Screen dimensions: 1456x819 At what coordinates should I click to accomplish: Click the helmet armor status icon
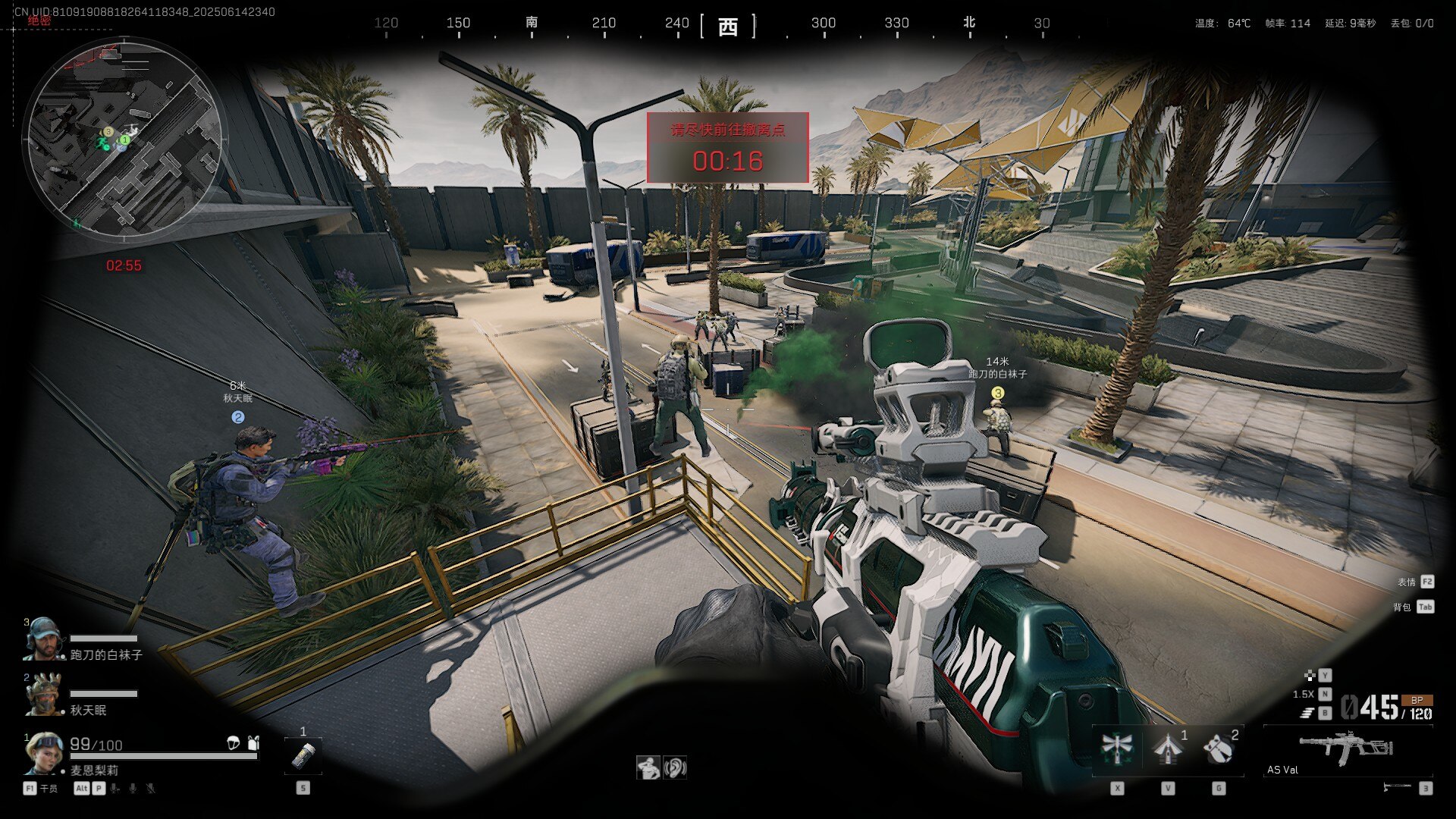234,743
